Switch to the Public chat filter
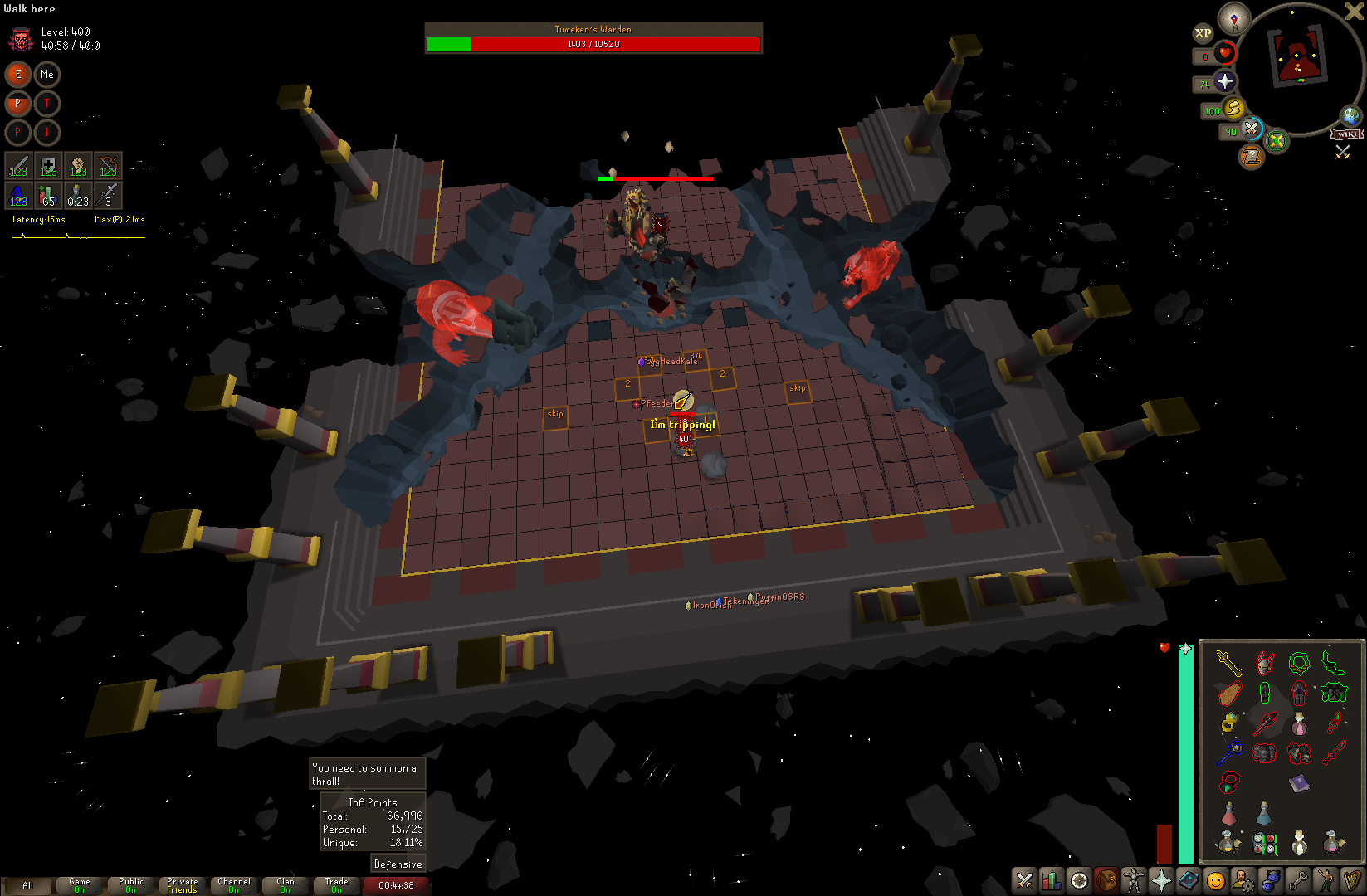Screen dimensions: 1367x896 (x=131, y=885)
